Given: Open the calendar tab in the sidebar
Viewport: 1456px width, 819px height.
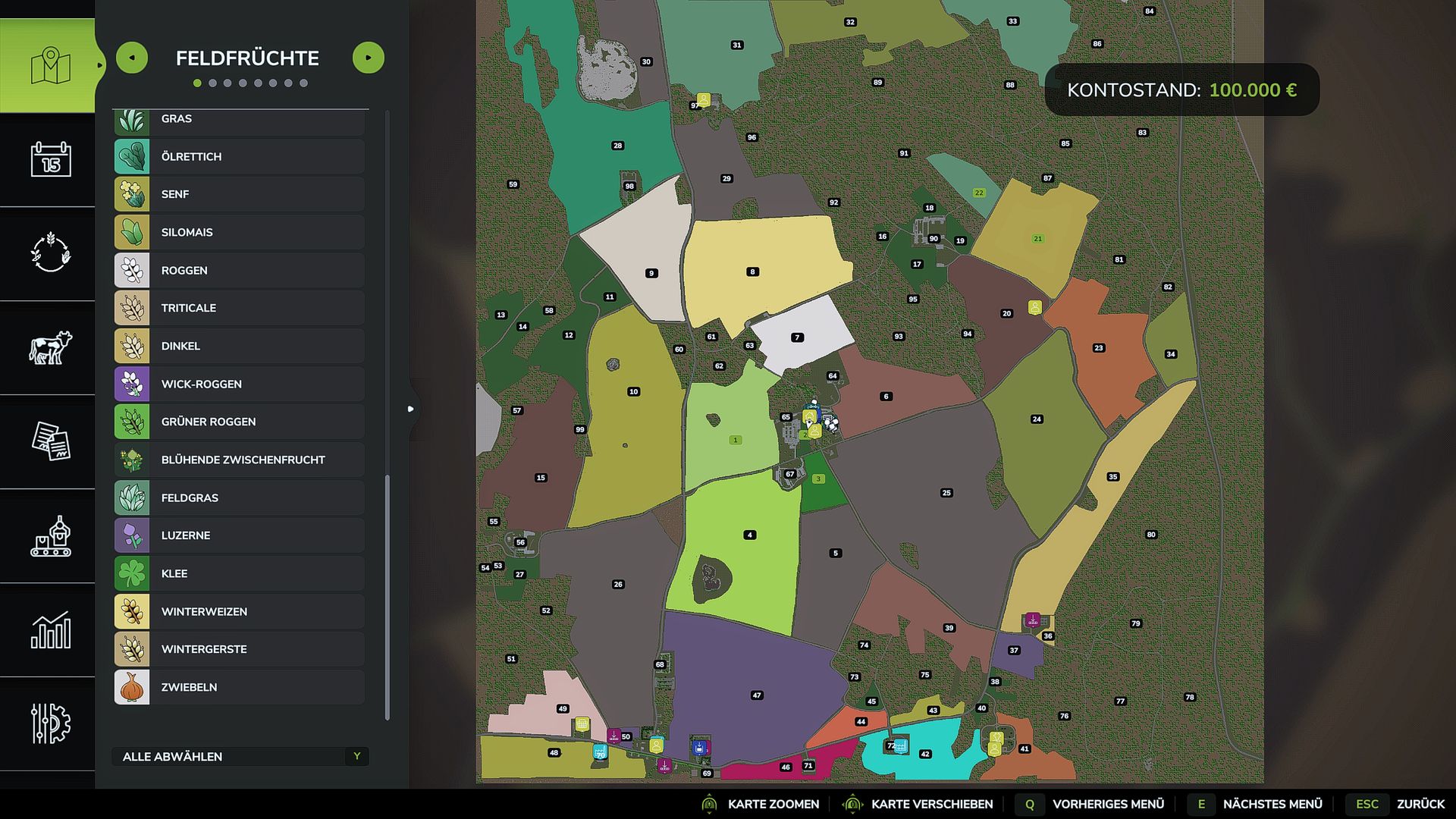Looking at the screenshot, I should [50, 159].
